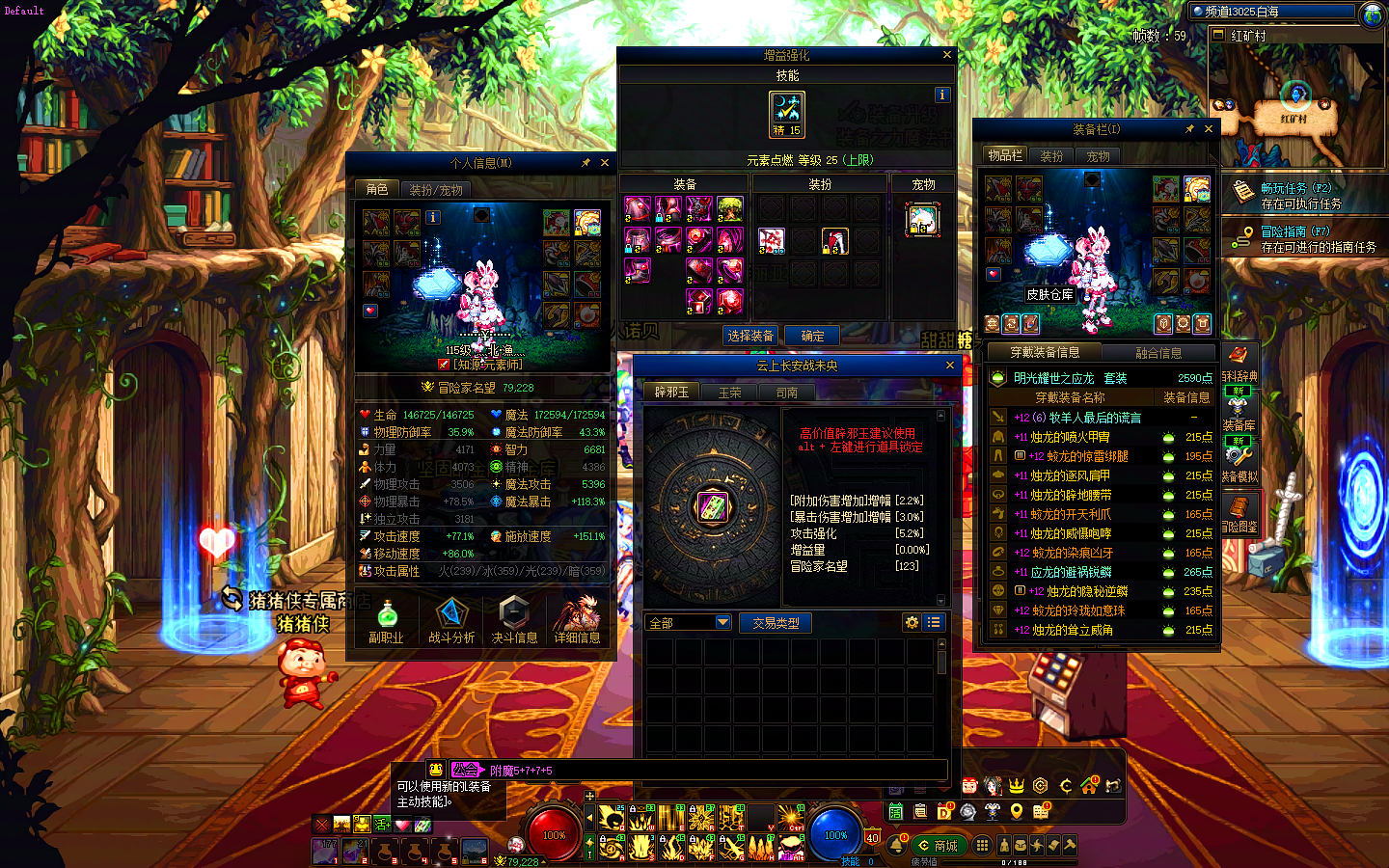Open 详细信息 detailed stats
This screenshot has height=868, width=1389.
click(x=577, y=621)
